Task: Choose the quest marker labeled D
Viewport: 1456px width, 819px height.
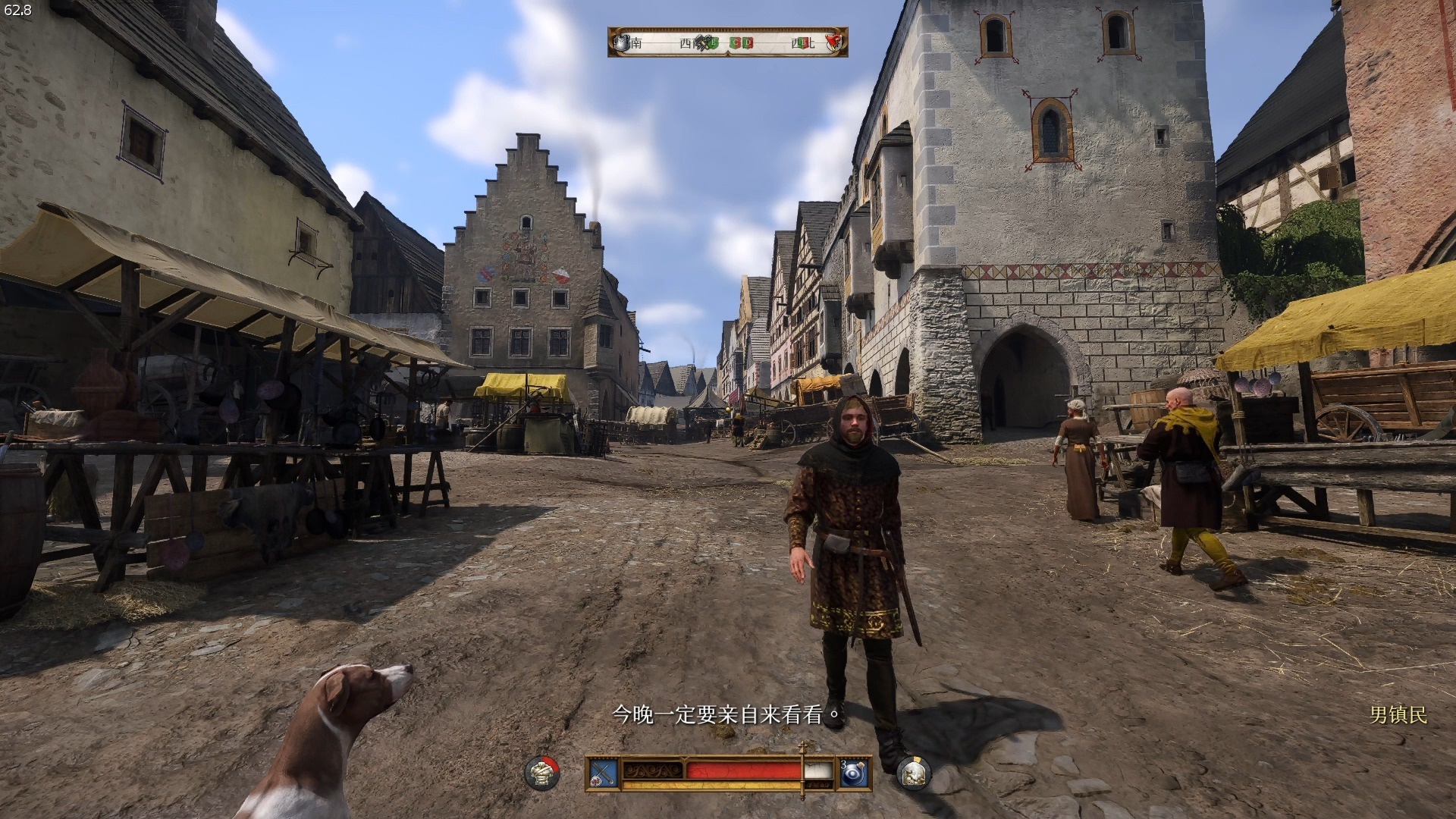Action: click(748, 42)
